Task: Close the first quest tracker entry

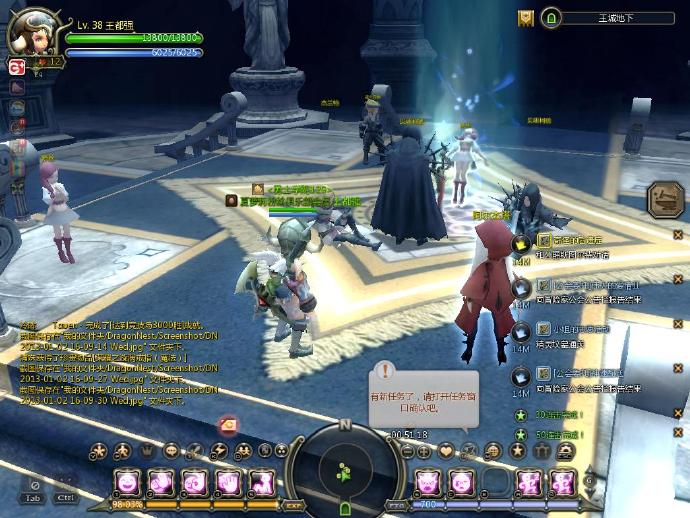Action: [x=677, y=235]
